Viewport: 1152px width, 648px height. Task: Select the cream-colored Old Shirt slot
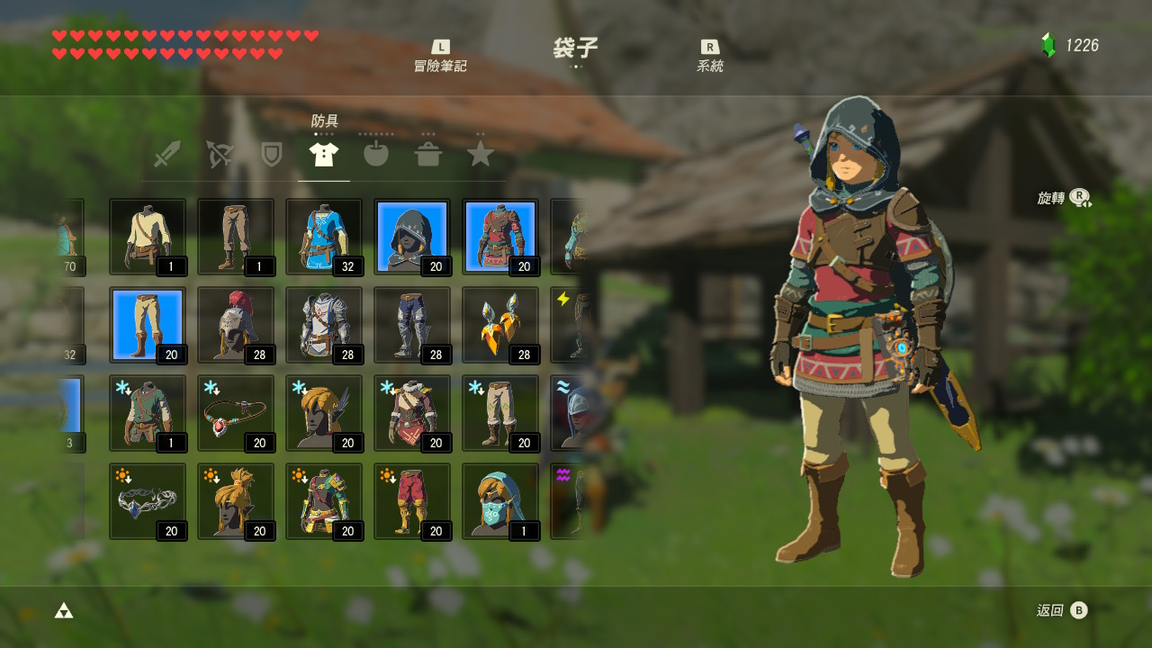coord(147,237)
